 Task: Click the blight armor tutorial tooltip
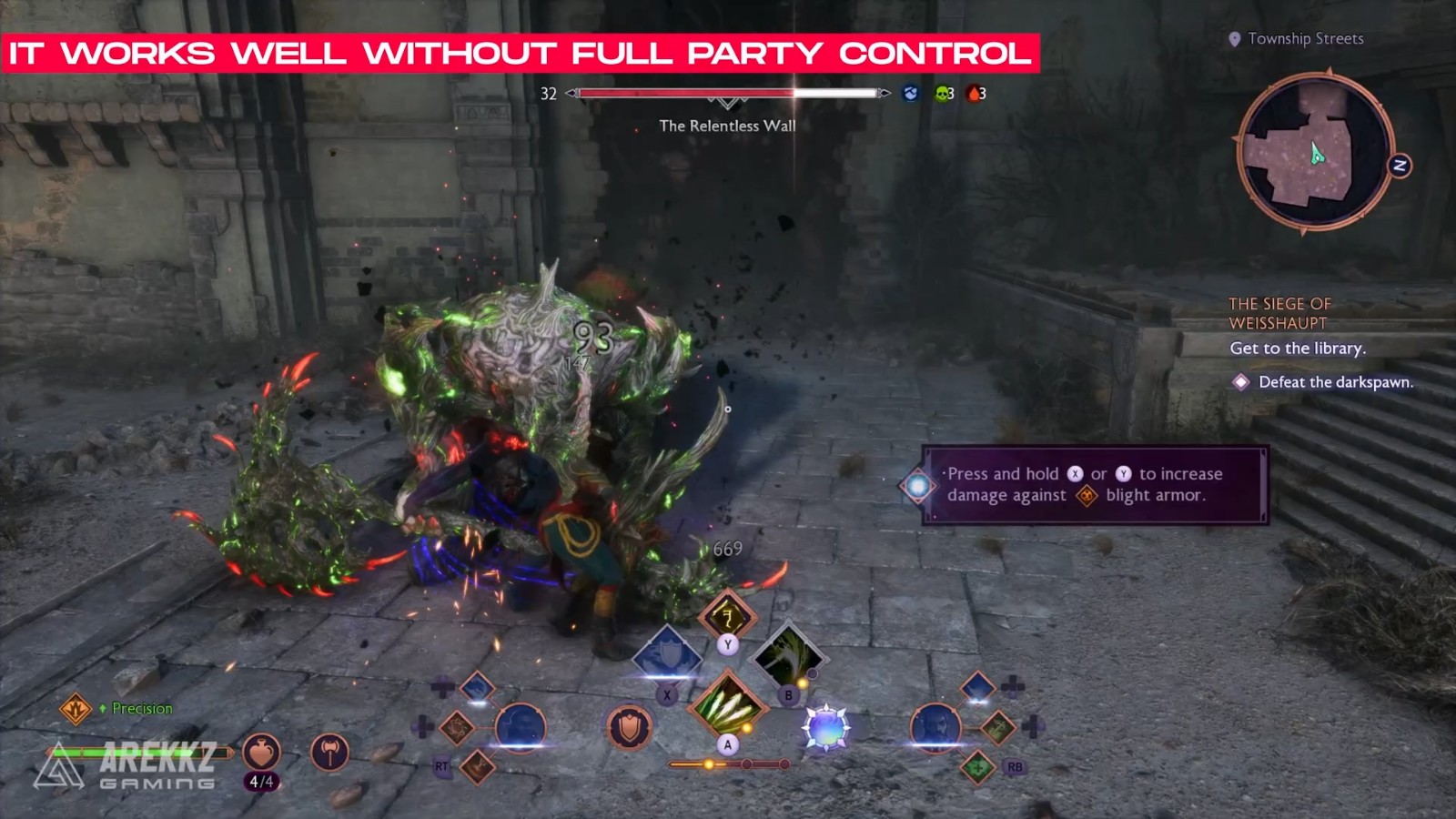click(x=1095, y=485)
